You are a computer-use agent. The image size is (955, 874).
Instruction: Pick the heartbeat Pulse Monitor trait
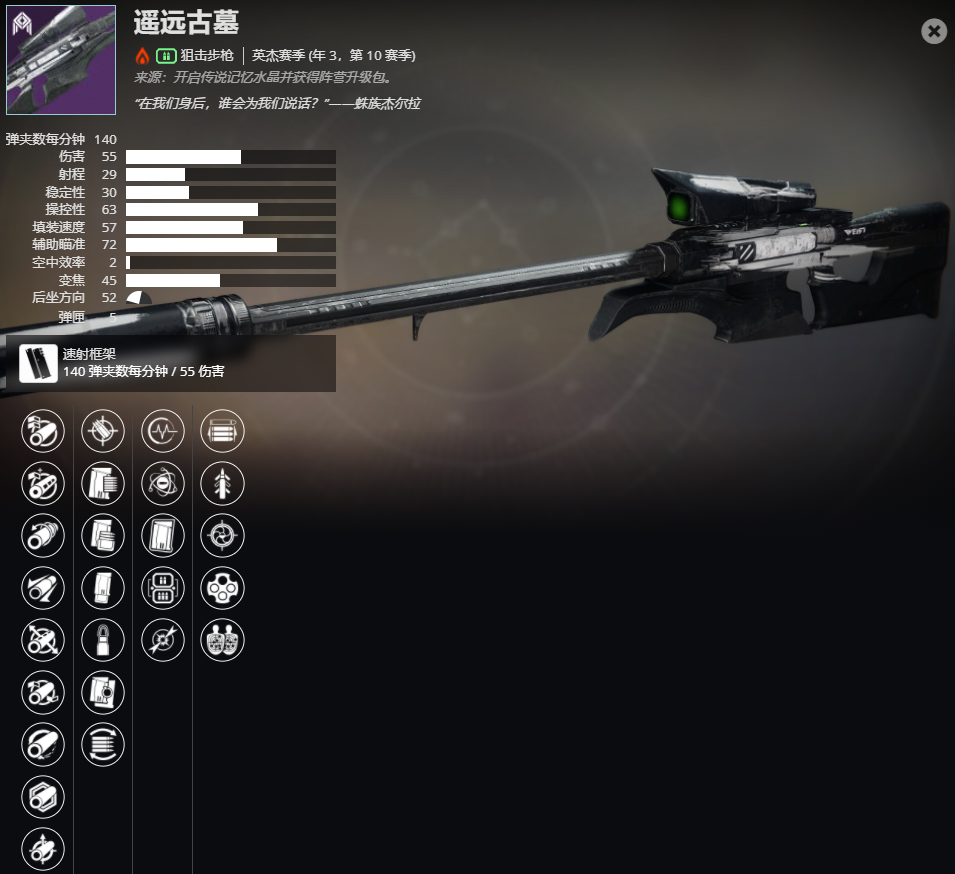[x=163, y=431]
